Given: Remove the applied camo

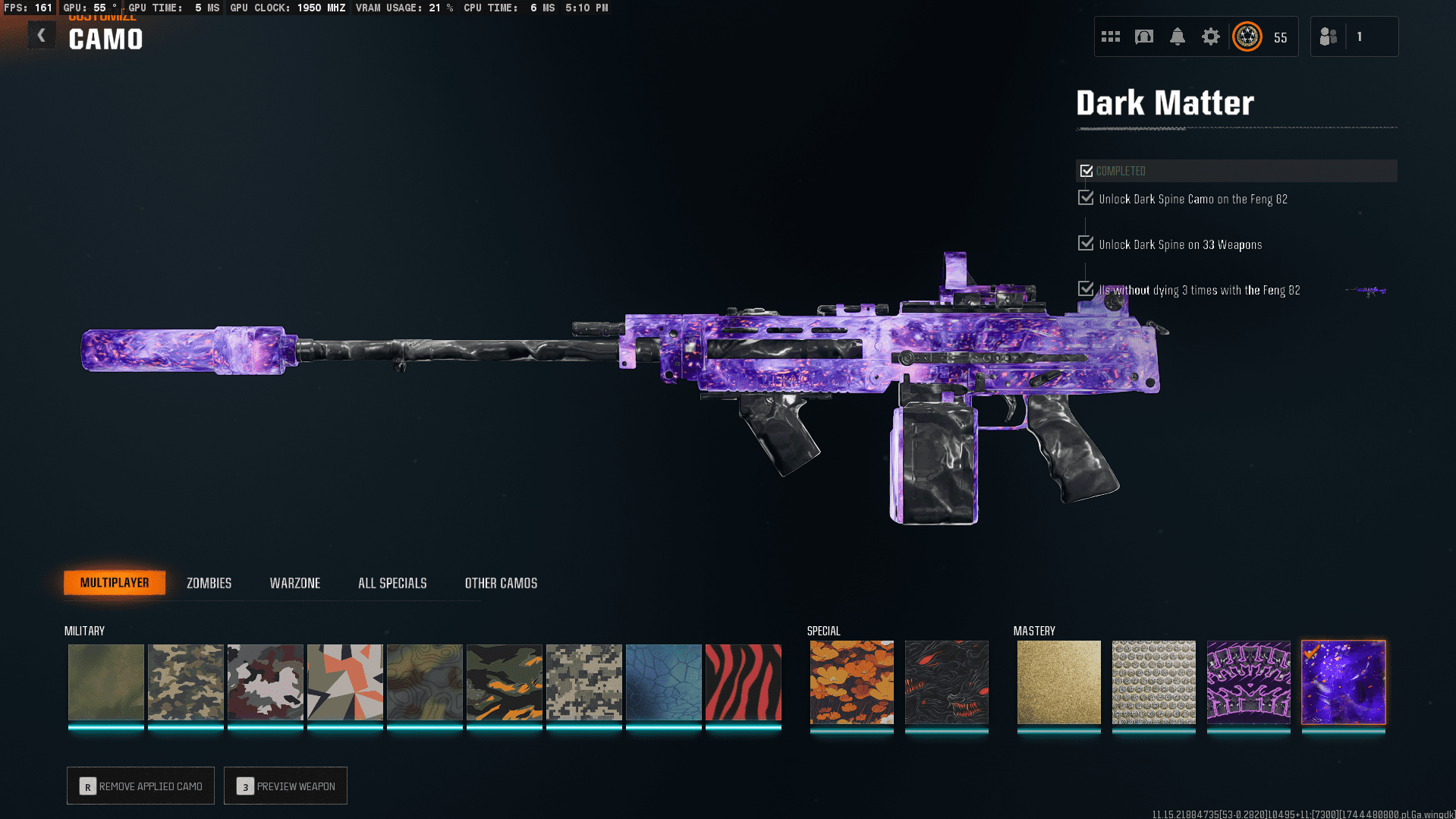Looking at the screenshot, I should 140,786.
